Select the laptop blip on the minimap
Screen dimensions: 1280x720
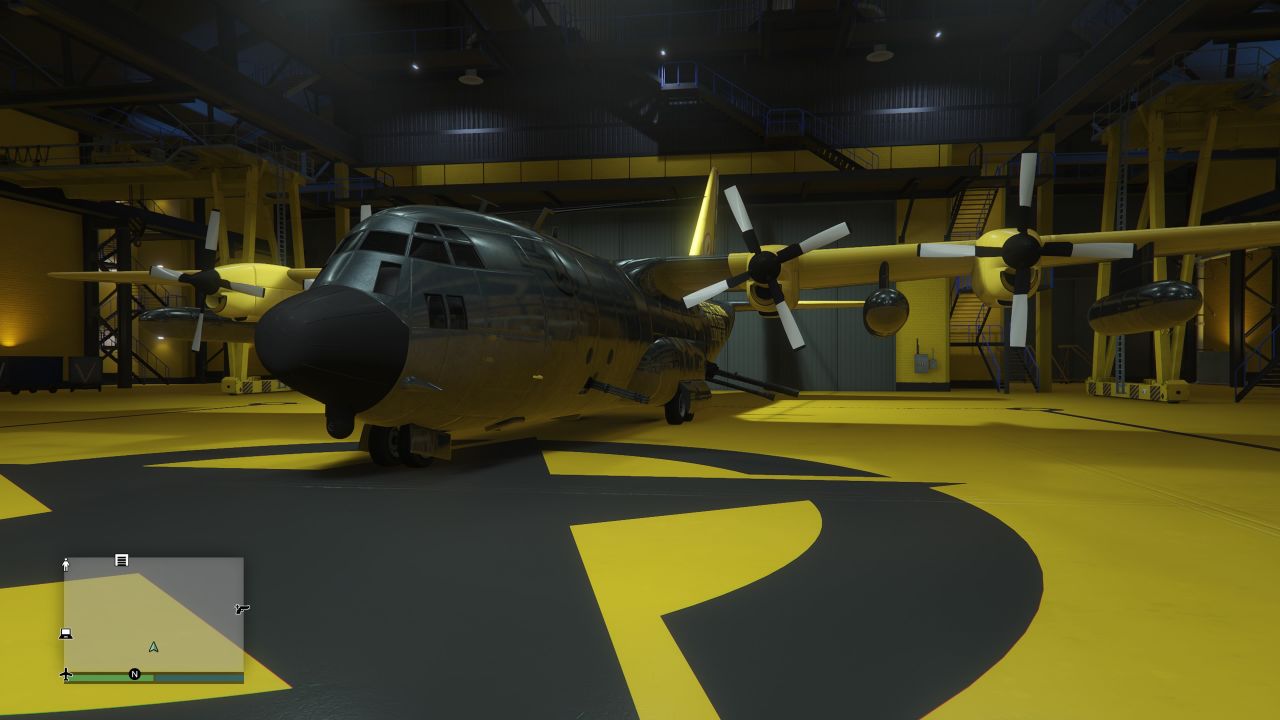66,633
